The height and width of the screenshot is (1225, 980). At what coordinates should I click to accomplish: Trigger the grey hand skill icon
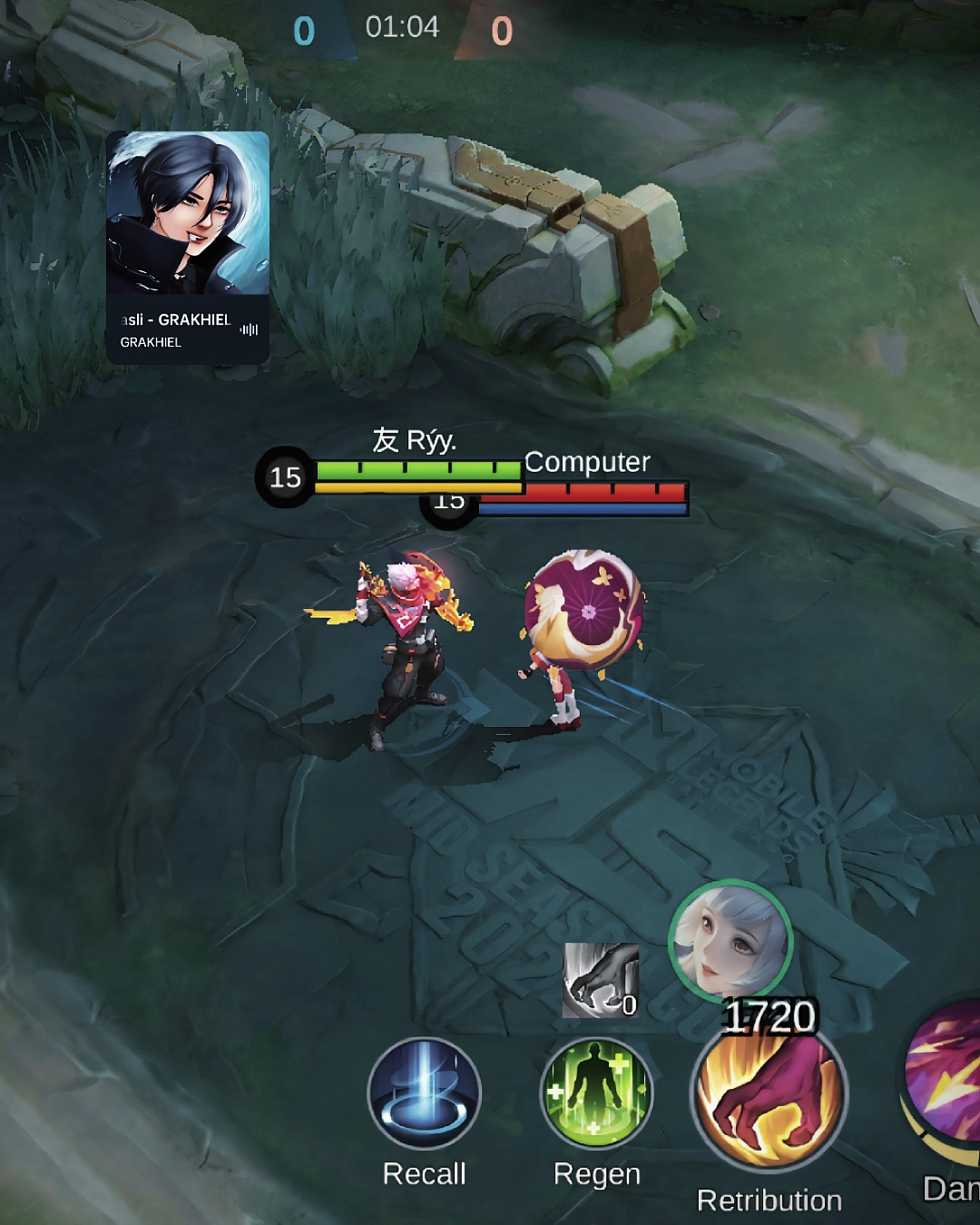coord(600,980)
